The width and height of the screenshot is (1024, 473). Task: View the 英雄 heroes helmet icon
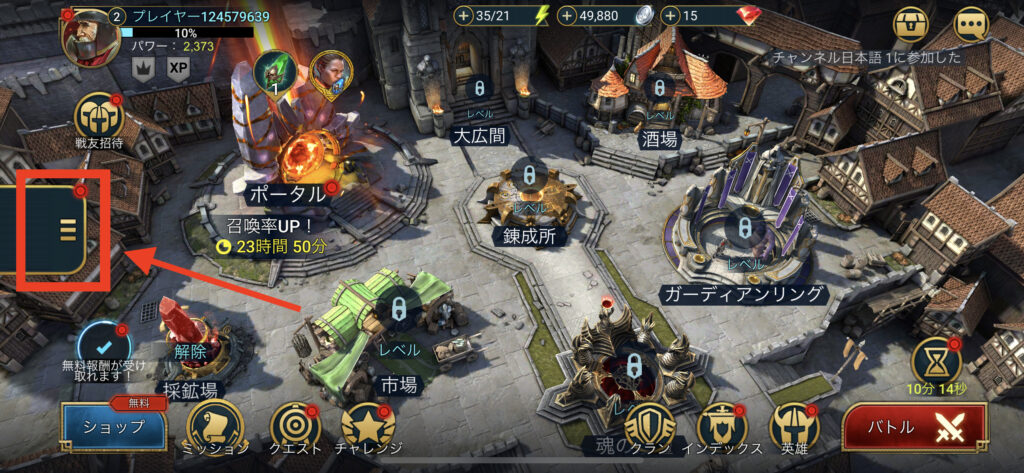795,425
